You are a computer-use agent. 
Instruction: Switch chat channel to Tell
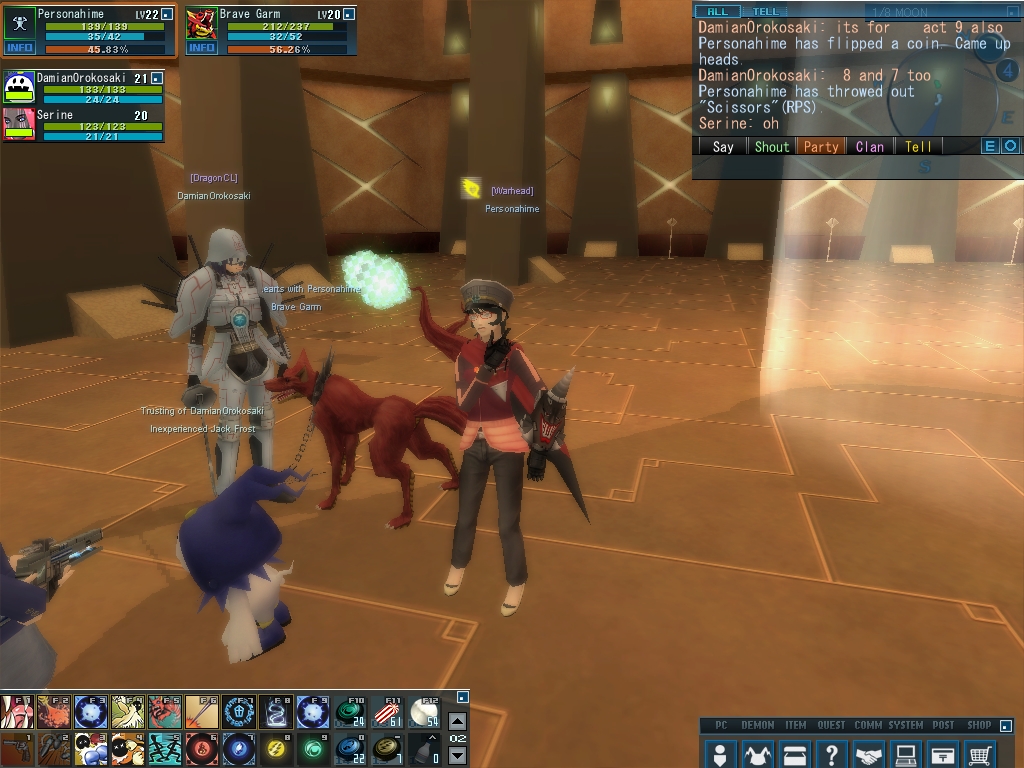point(918,146)
